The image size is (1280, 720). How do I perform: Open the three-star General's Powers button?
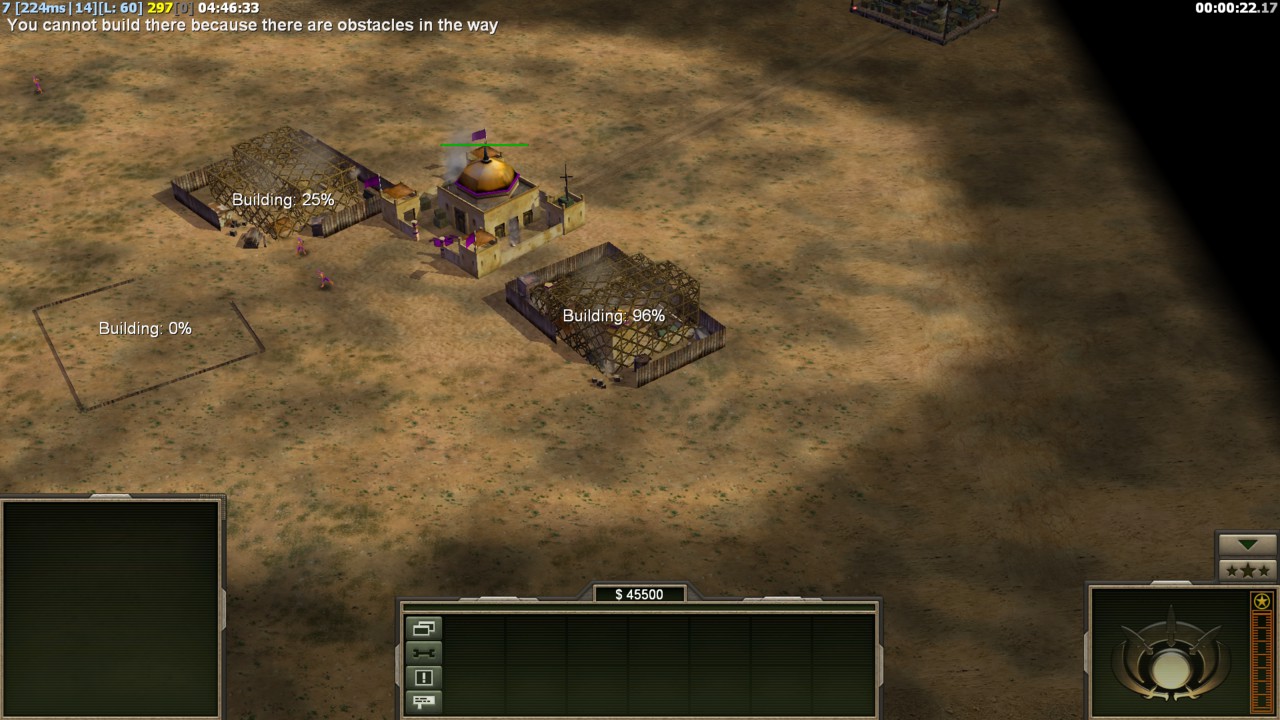1247,570
